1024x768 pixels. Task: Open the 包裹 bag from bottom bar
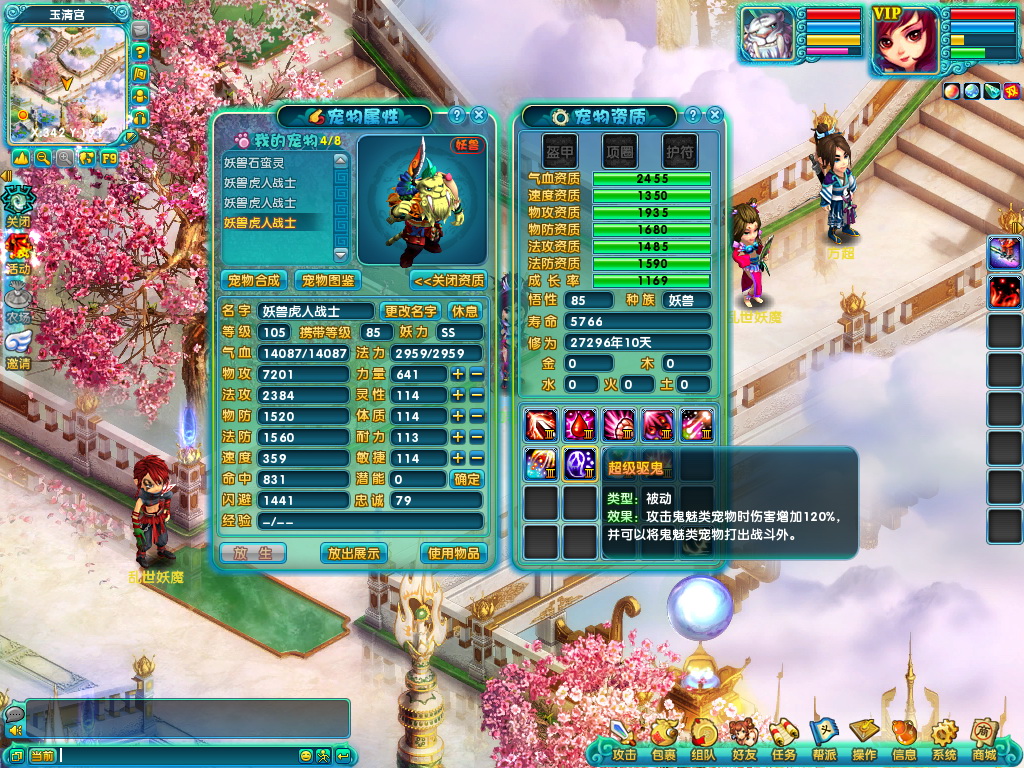pos(664,740)
